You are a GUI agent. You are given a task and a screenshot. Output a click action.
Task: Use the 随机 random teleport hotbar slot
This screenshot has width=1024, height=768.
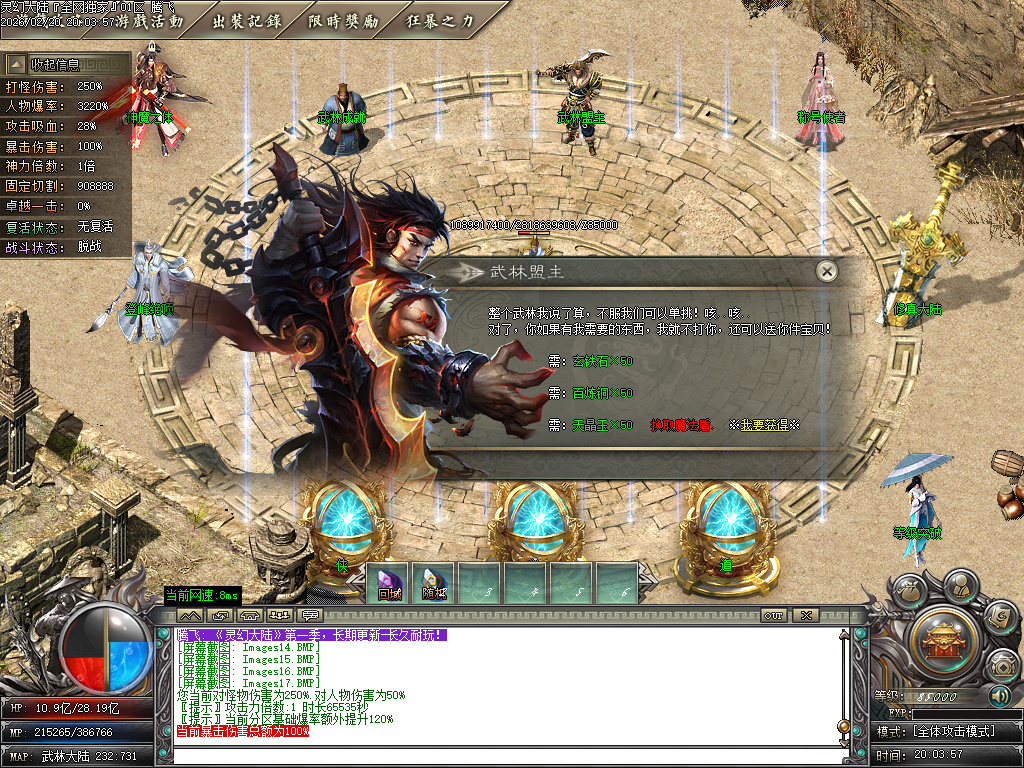point(434,584)
